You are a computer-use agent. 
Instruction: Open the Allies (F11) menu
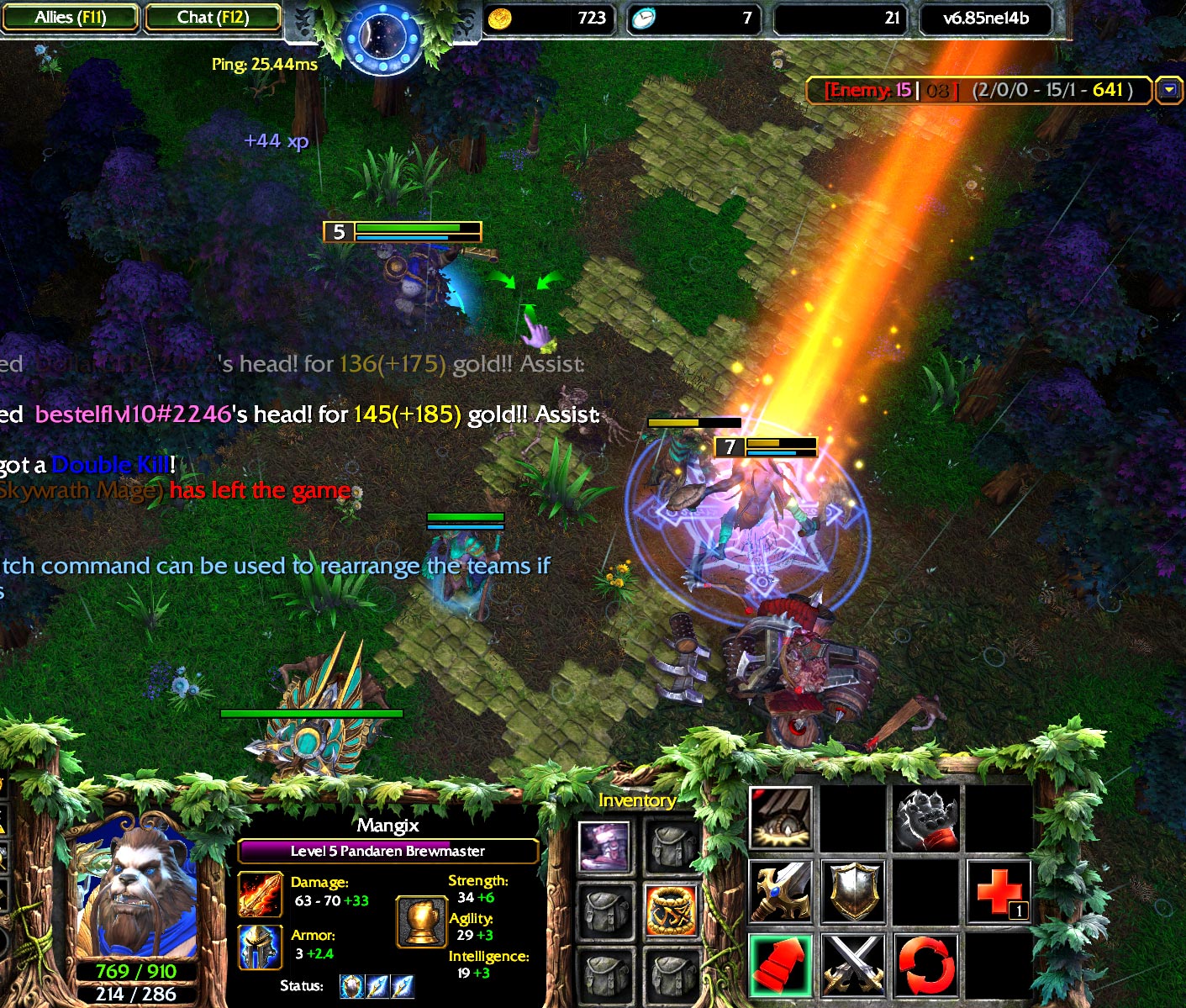click(x=70, y=17)
